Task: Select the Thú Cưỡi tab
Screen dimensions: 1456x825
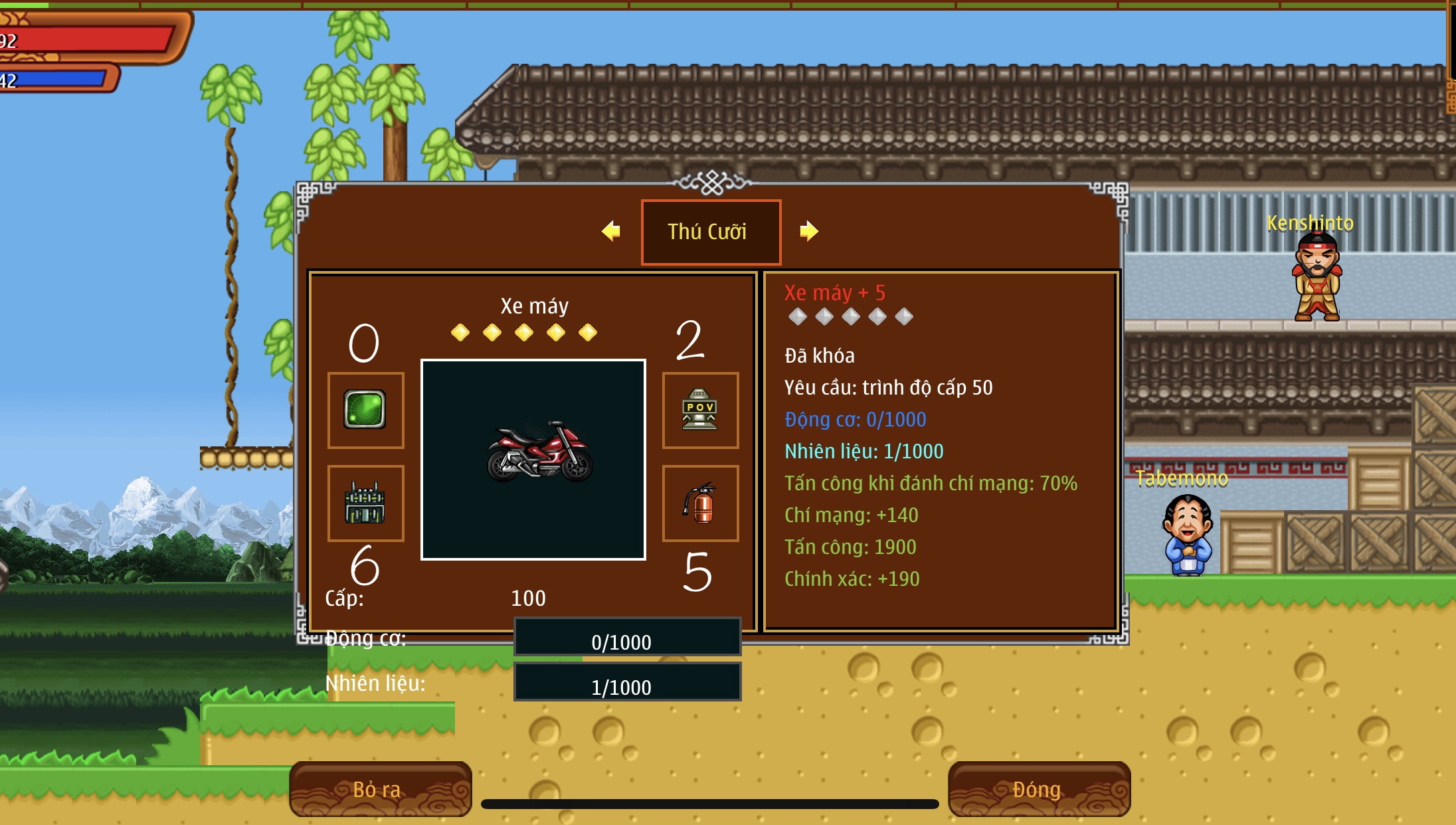Action: tap(710, 232)
